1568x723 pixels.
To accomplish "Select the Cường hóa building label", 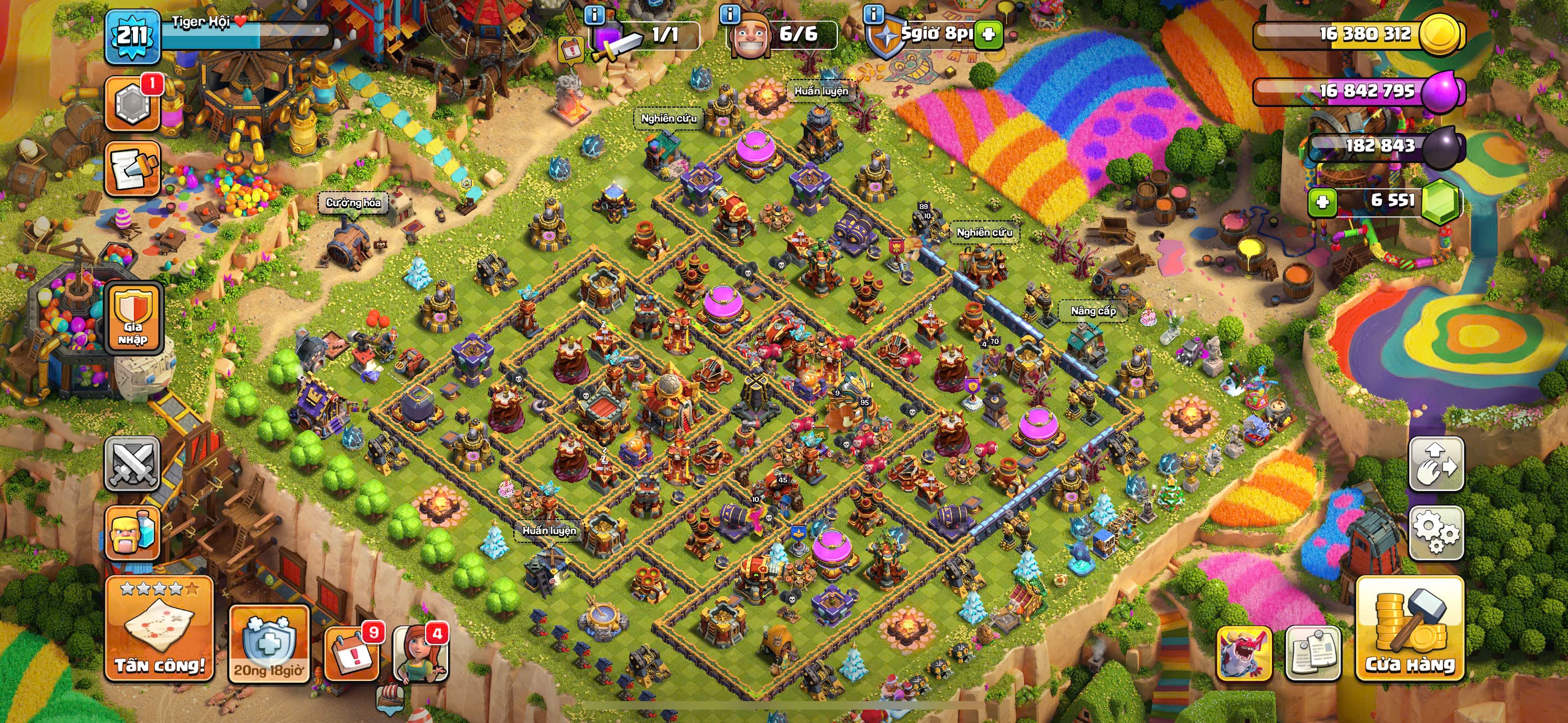I will click(x=353, y=203).
